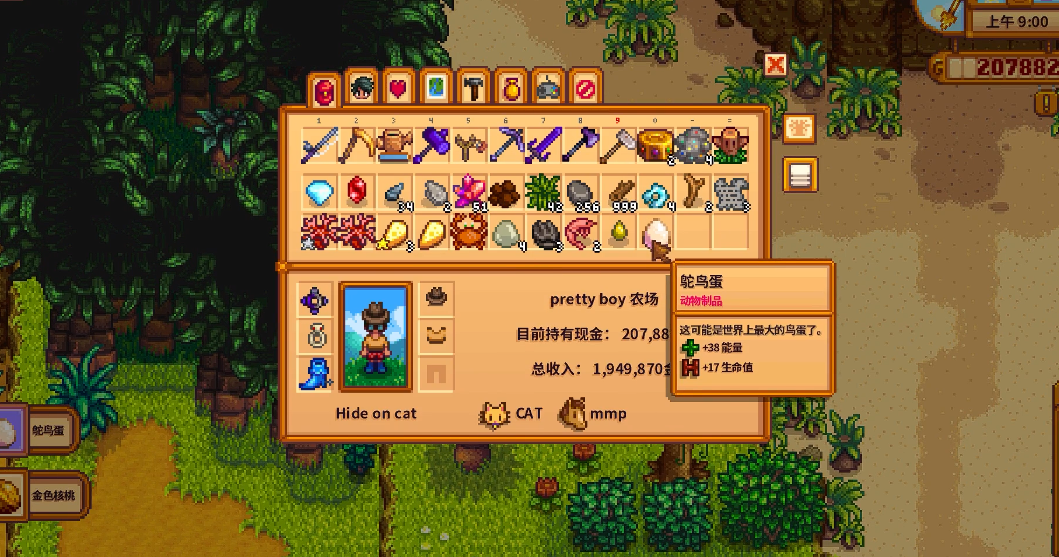Open the Options gamepad tab
The image size is (1059, 557).
[x=546, y=88]
